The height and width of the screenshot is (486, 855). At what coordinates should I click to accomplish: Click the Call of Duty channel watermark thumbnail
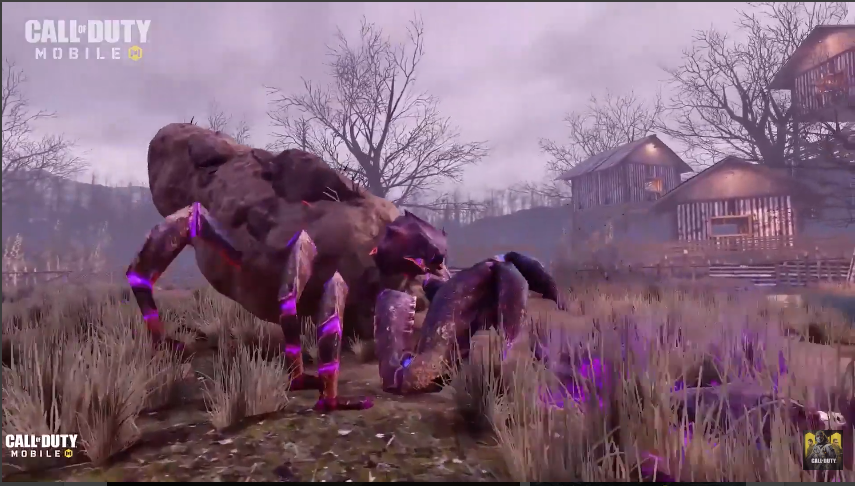(822, 450)
